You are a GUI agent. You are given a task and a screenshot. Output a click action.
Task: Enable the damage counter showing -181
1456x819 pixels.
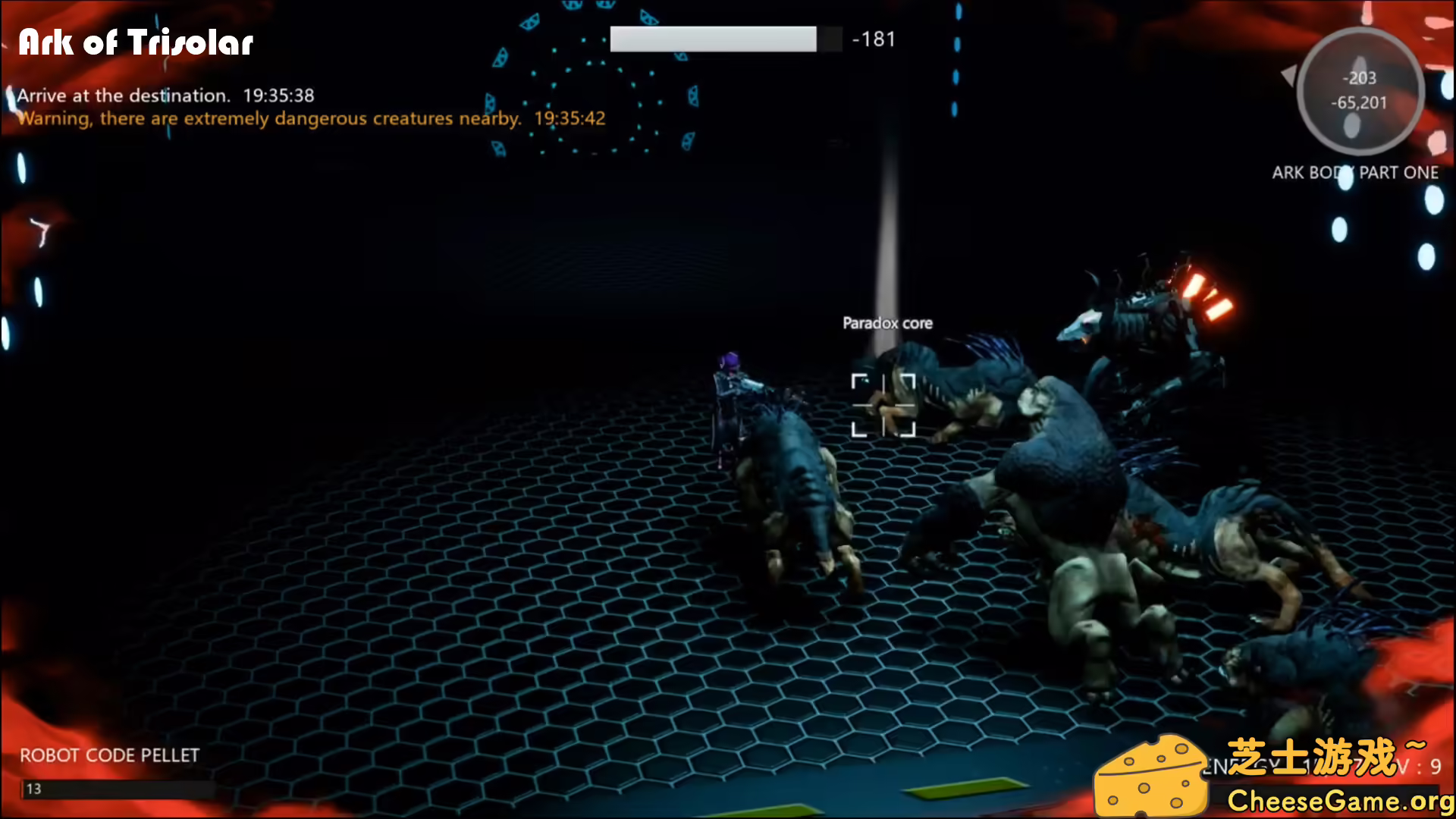click(874, 39)
